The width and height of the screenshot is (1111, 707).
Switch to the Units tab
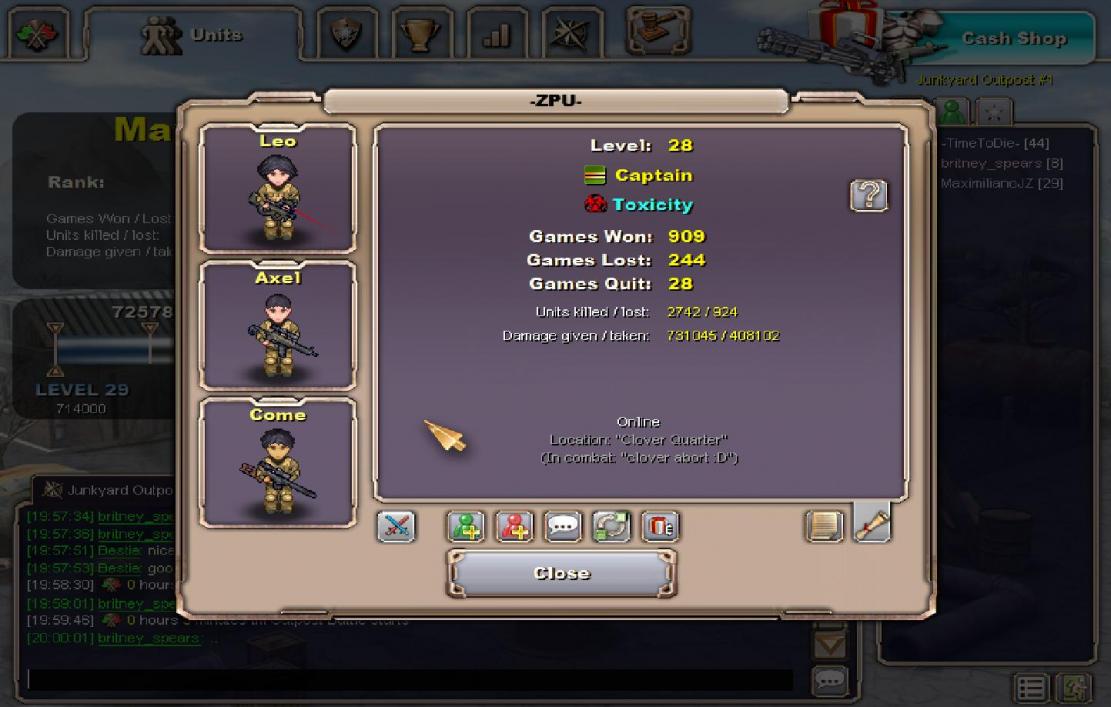[x=193, y=35]
